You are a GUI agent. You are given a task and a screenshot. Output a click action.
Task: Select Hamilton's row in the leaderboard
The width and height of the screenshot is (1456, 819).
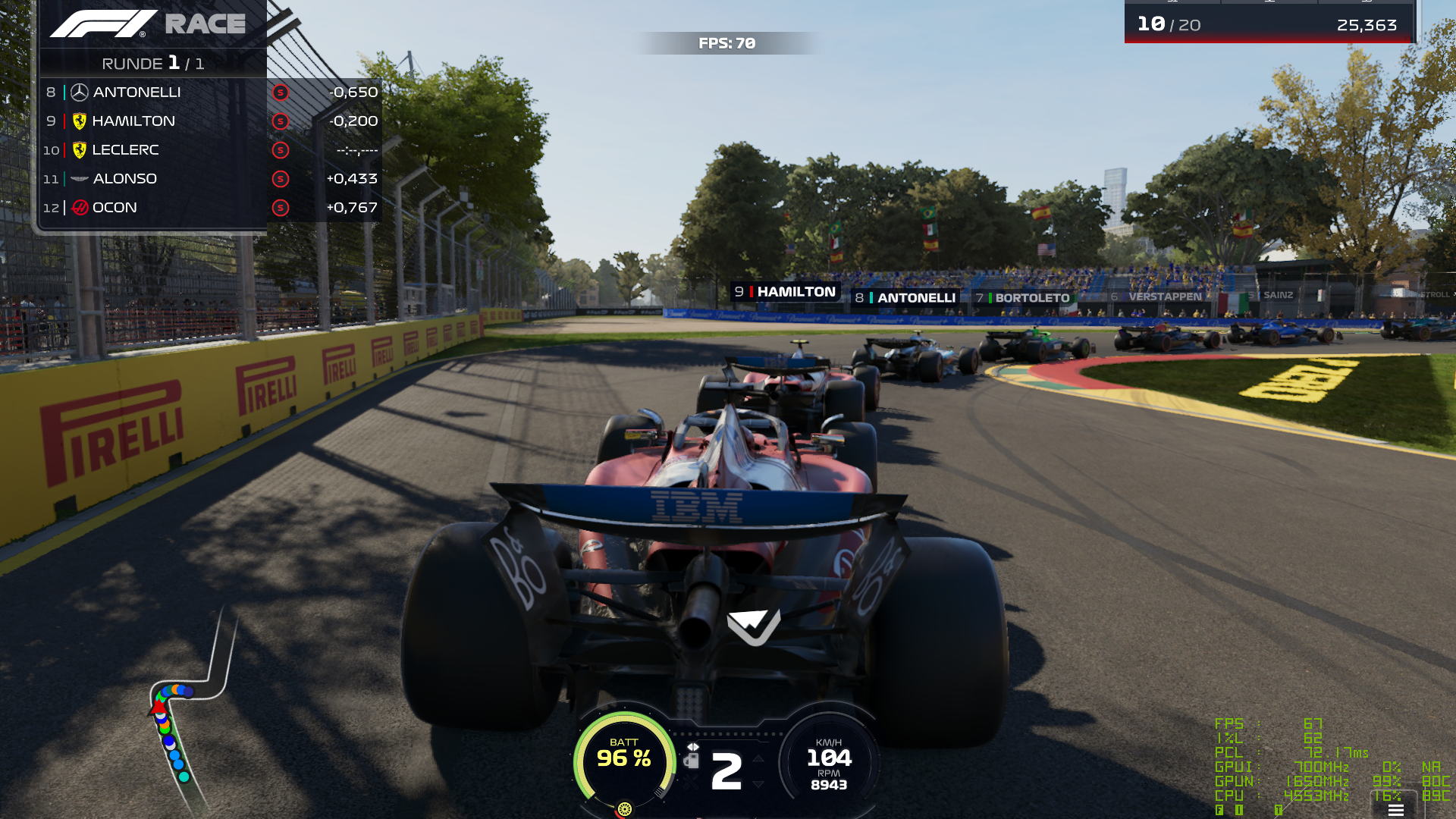[x=210, y=121]
